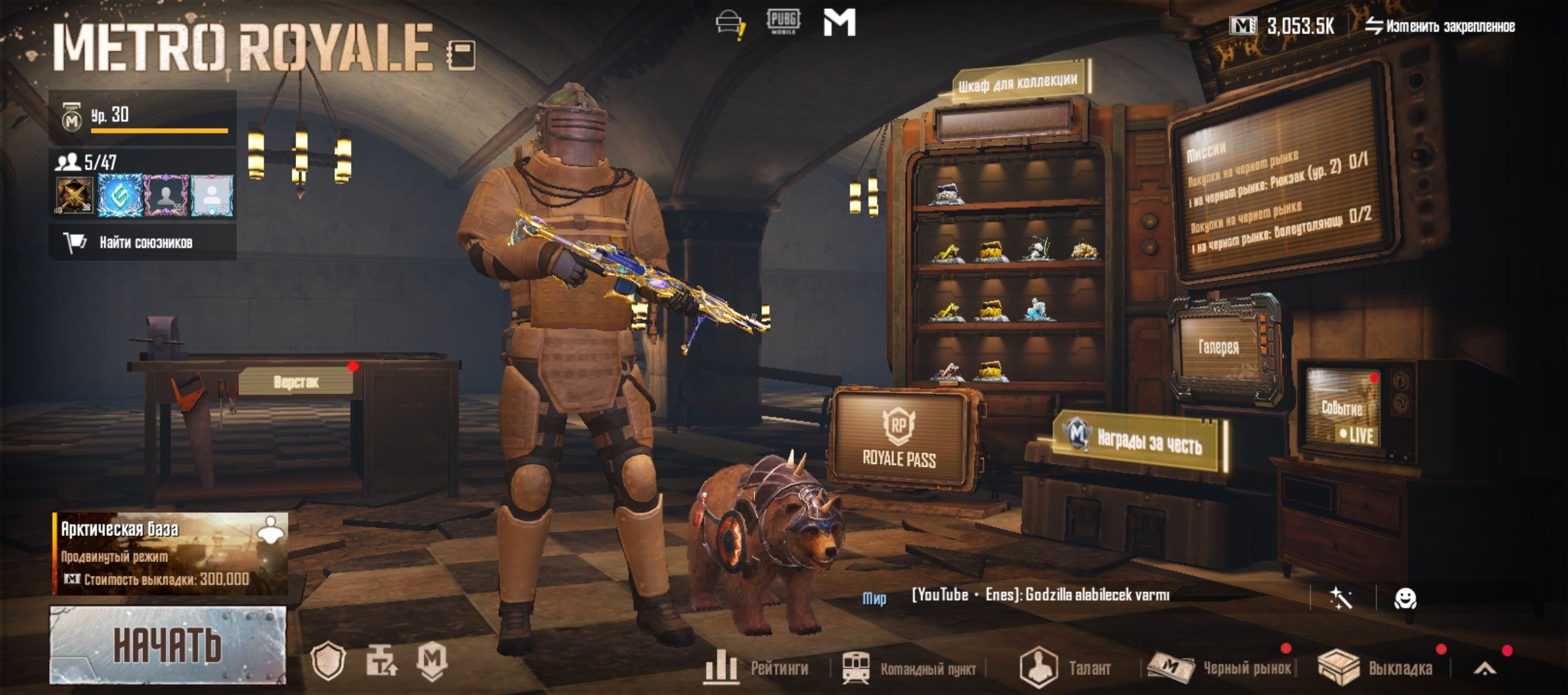Open the notebook icon beside Metro Royale title
The image size is (1568, 695).
point(462,55)
